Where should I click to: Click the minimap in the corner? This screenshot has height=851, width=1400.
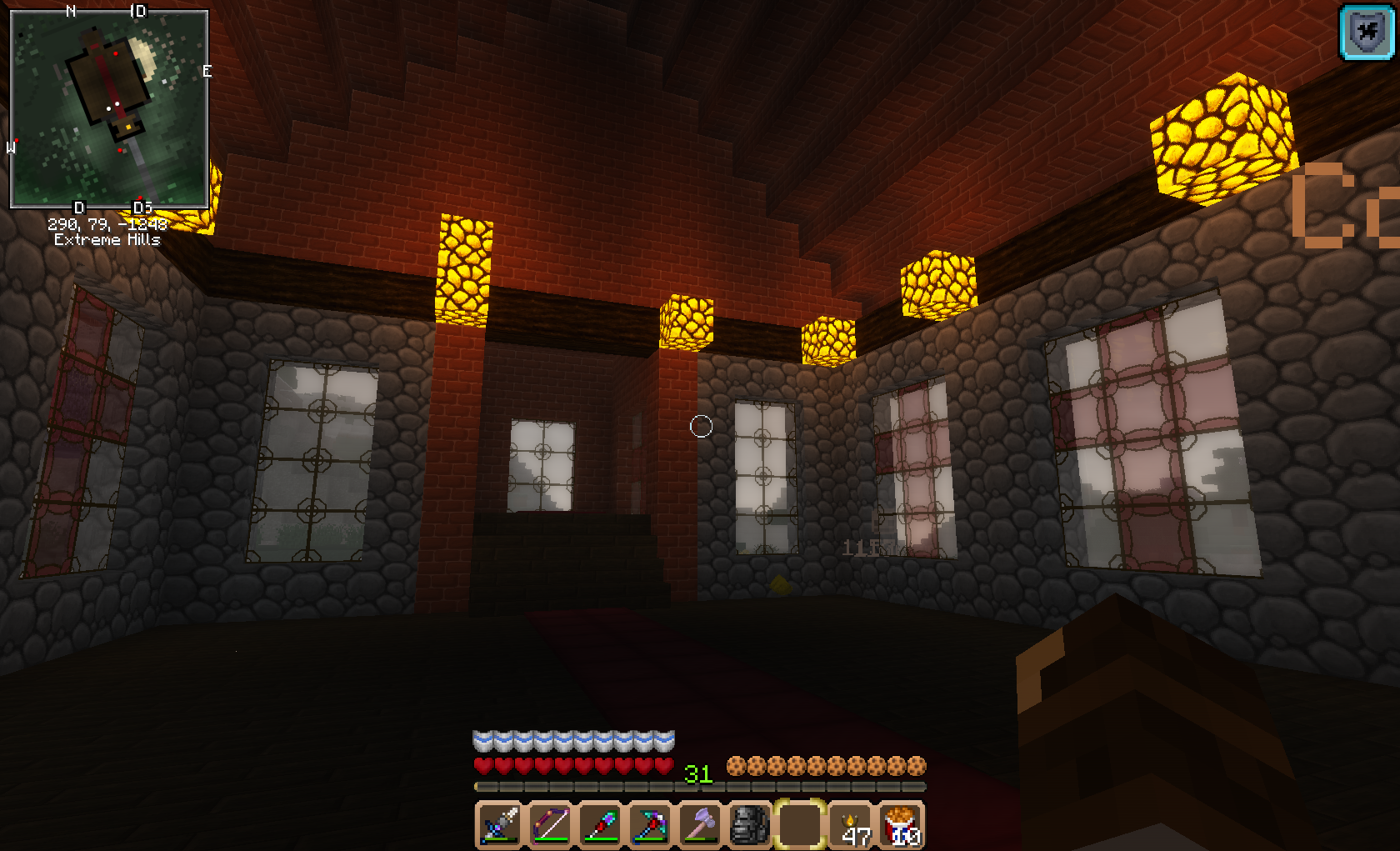[108, 108]
